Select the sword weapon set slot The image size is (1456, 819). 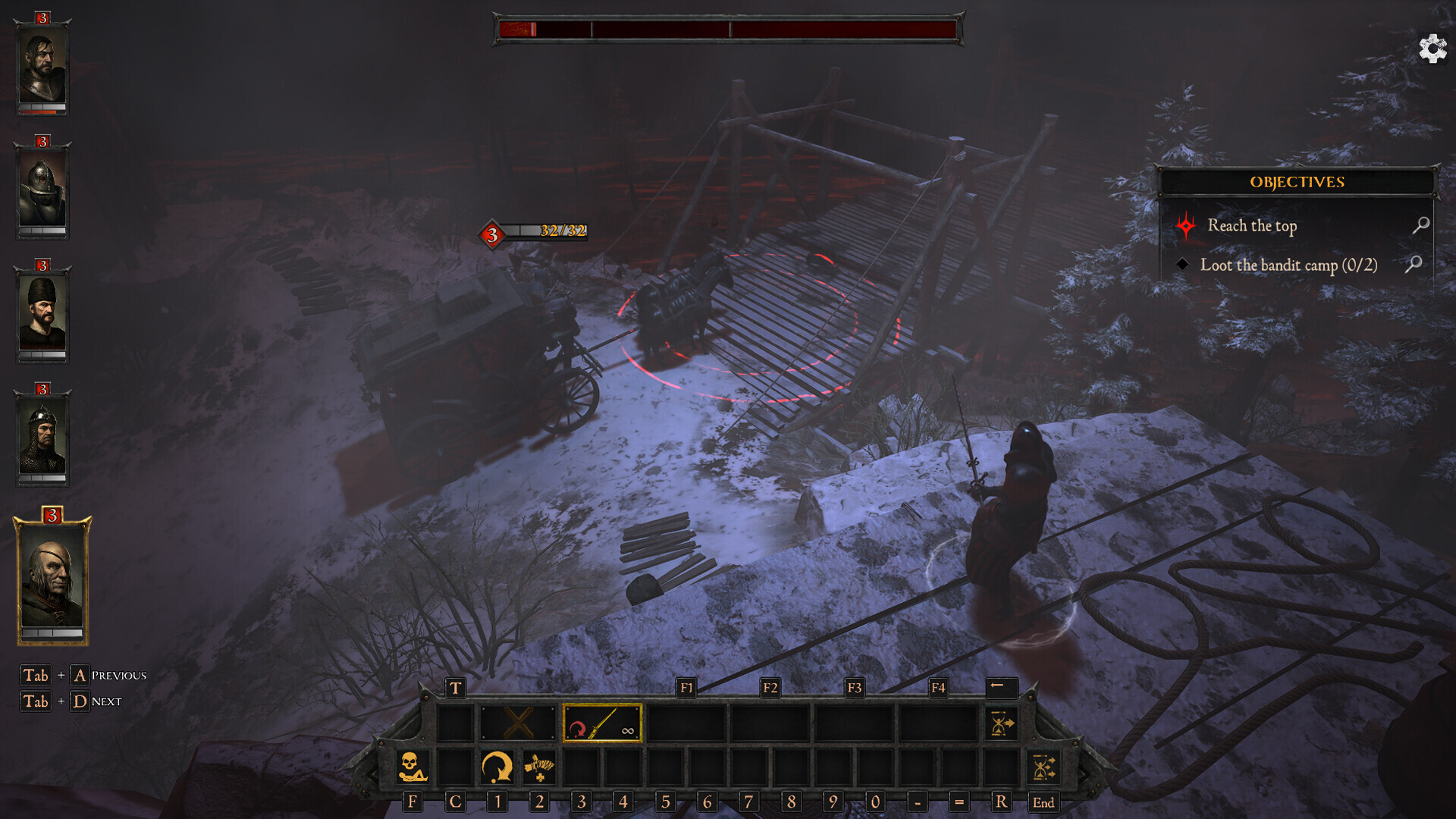tap(602, 723)
